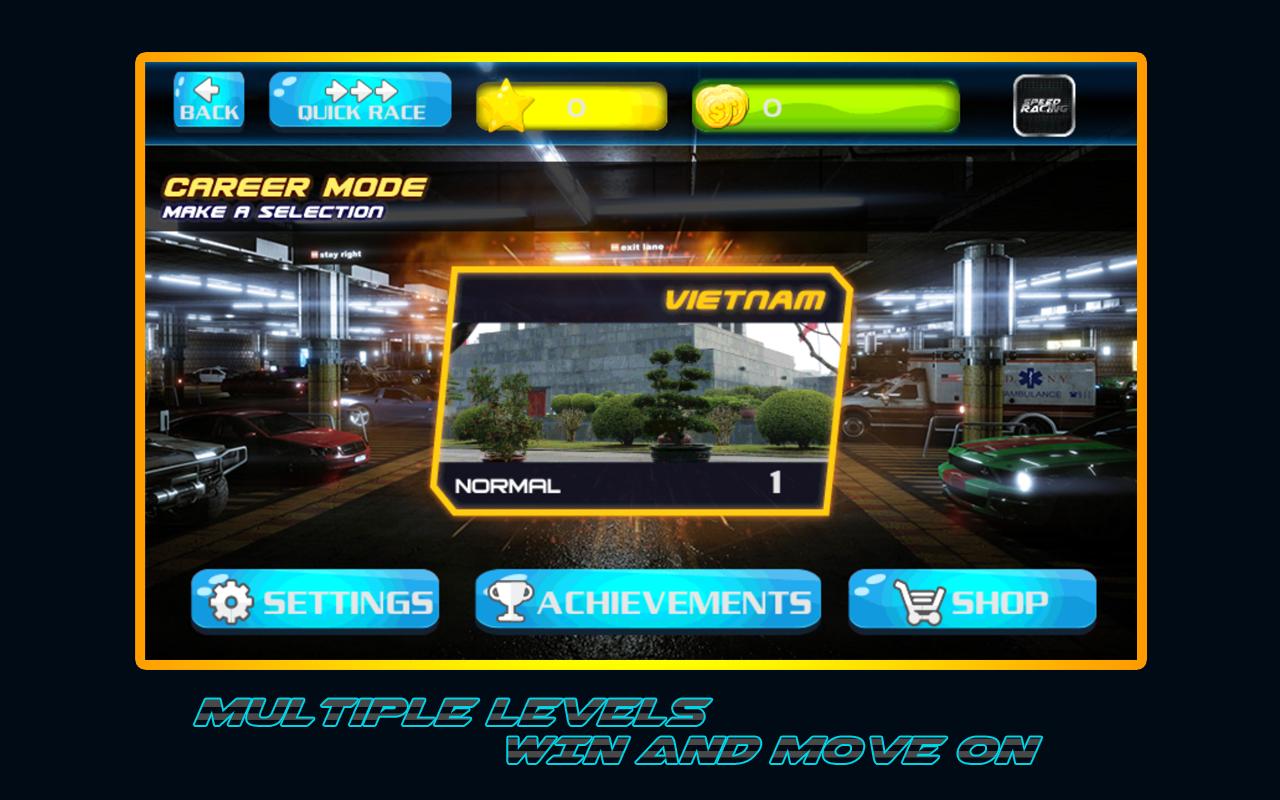Click the VIETNAM level title
This screenshot has height=800, width=1280.
[x=746, y=296]
